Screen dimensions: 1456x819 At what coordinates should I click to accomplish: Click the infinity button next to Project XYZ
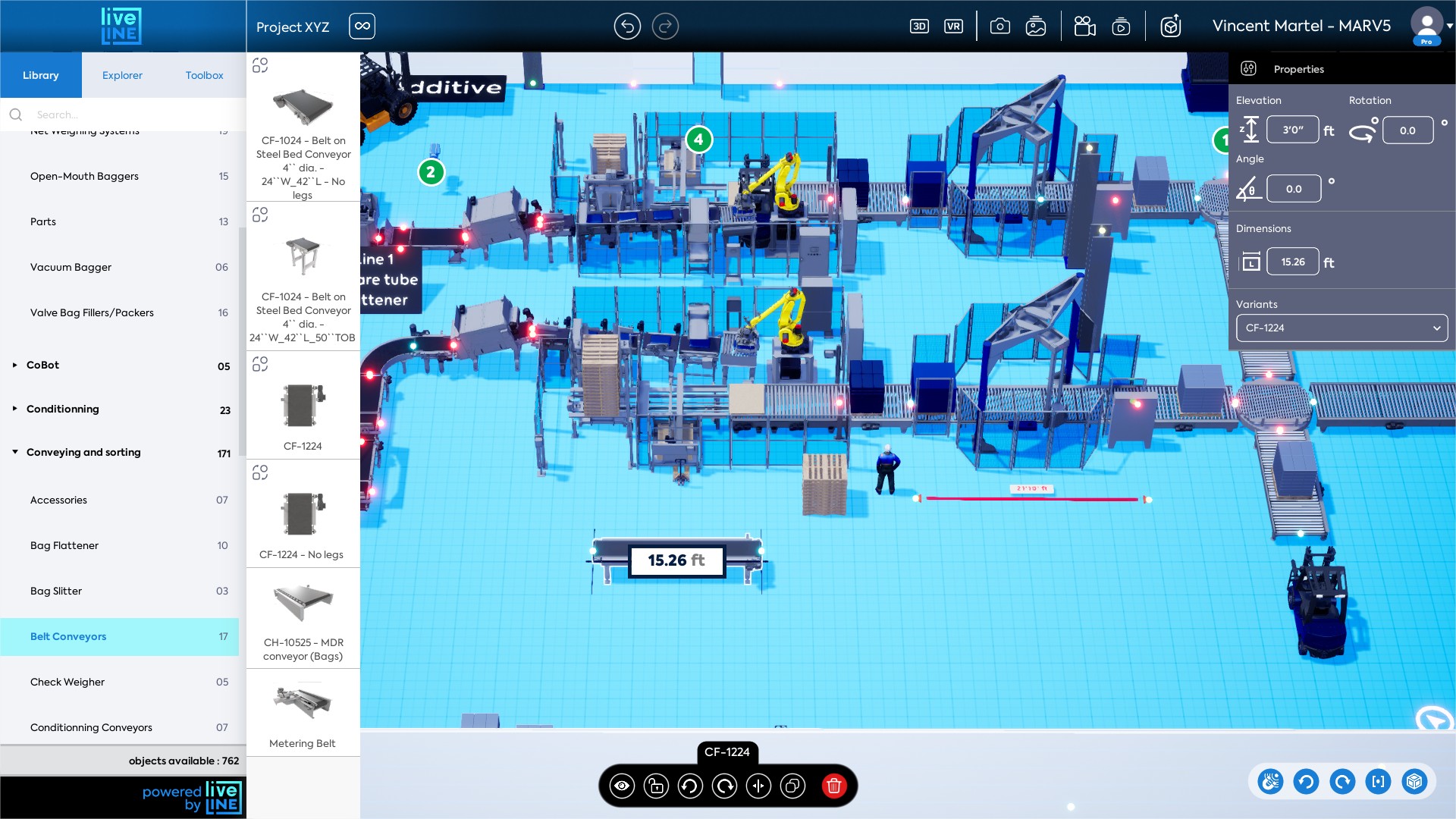tap(362, 26)
